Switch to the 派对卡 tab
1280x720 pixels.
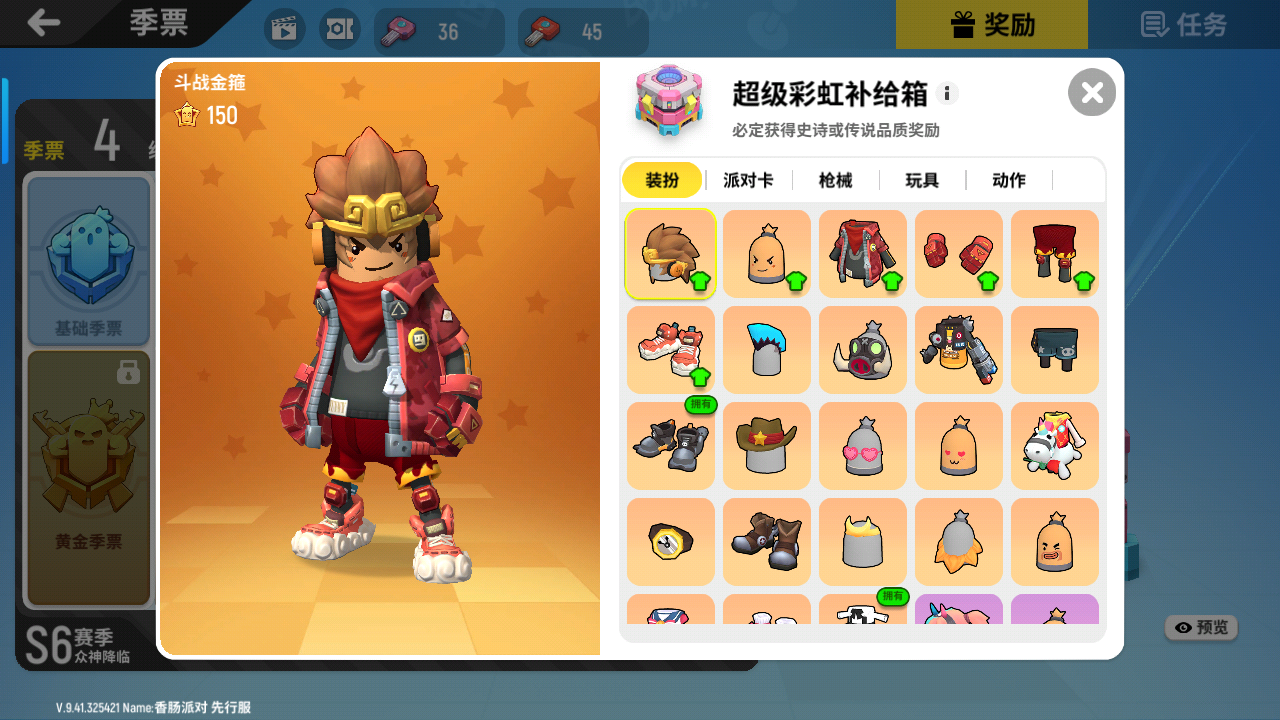coord(748,180)
